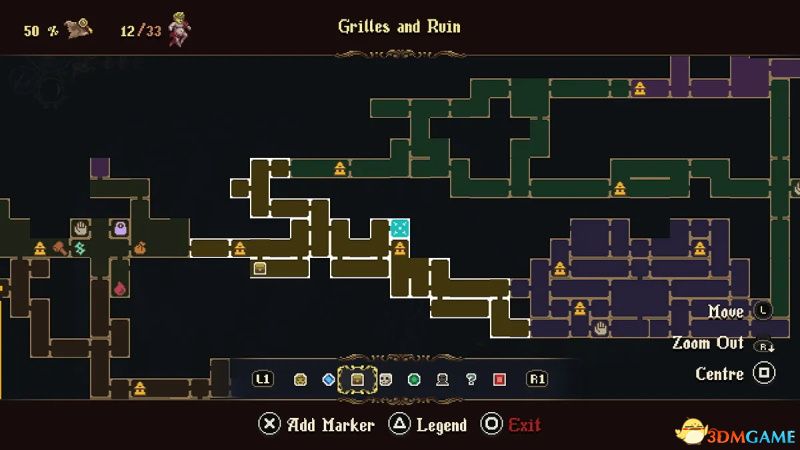Select the dark hooded figure marker
Screen dimensions: 800x450
[442, 380]
